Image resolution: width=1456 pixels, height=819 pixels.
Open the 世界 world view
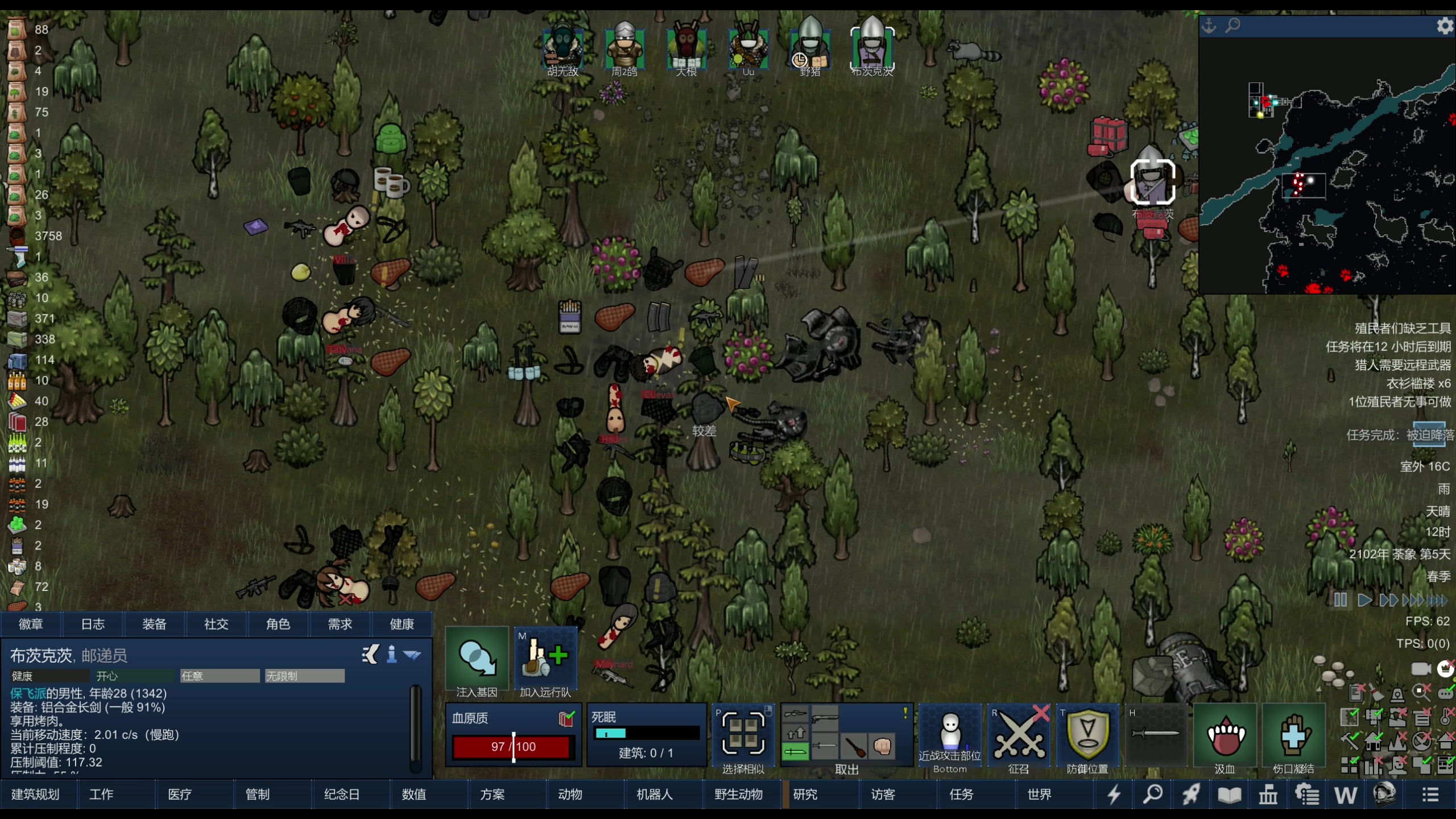(x=1039, y=794)
